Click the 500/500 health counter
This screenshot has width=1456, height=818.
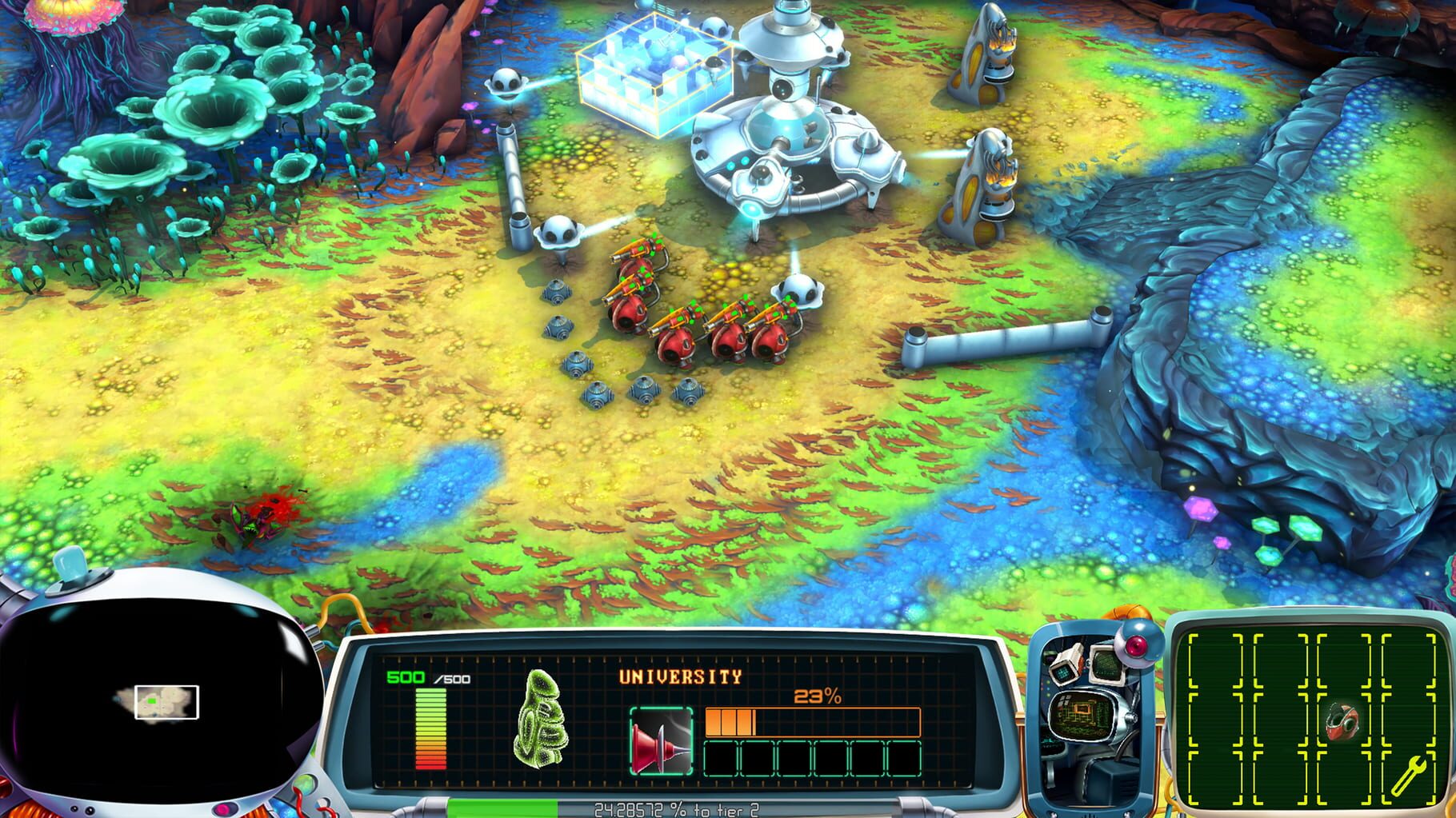[430, 678]
